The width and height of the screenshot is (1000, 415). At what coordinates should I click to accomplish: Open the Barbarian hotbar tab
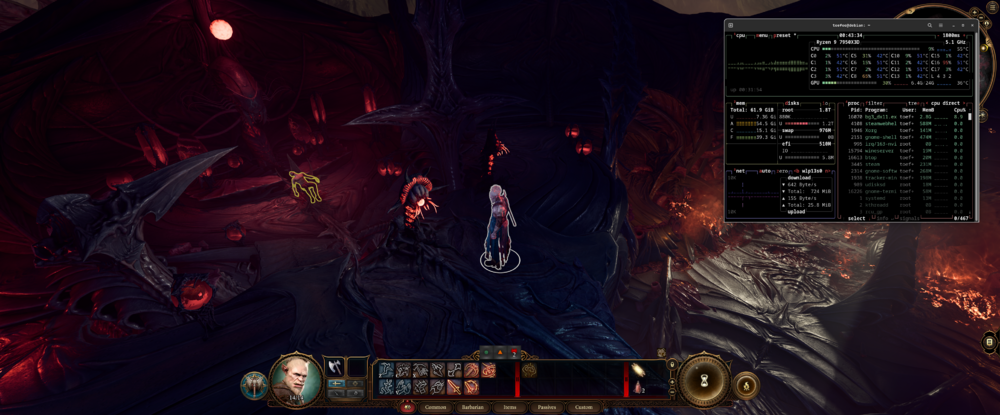(x=474, y=407)
